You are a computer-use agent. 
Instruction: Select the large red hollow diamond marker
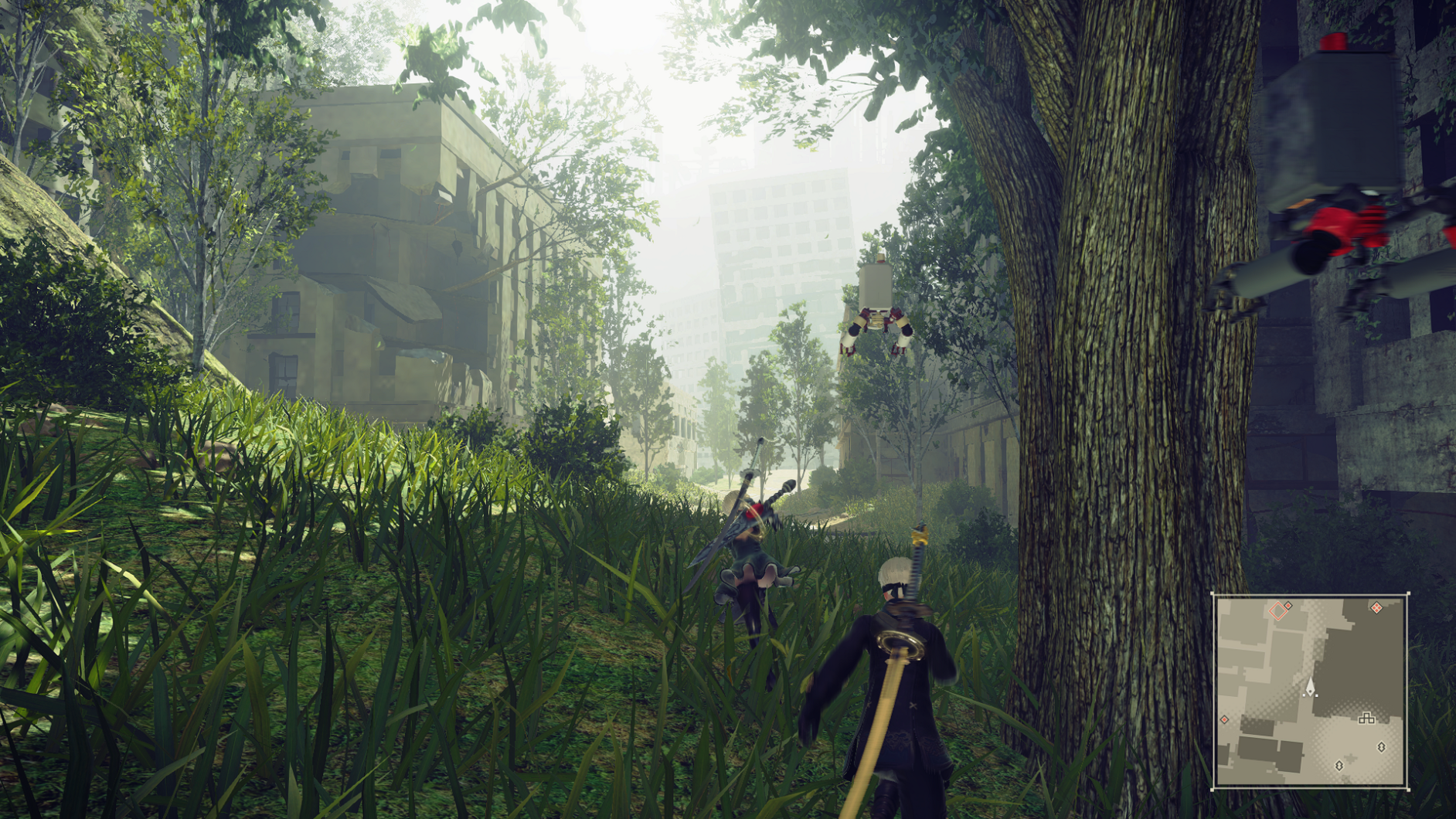point(1277,612)
